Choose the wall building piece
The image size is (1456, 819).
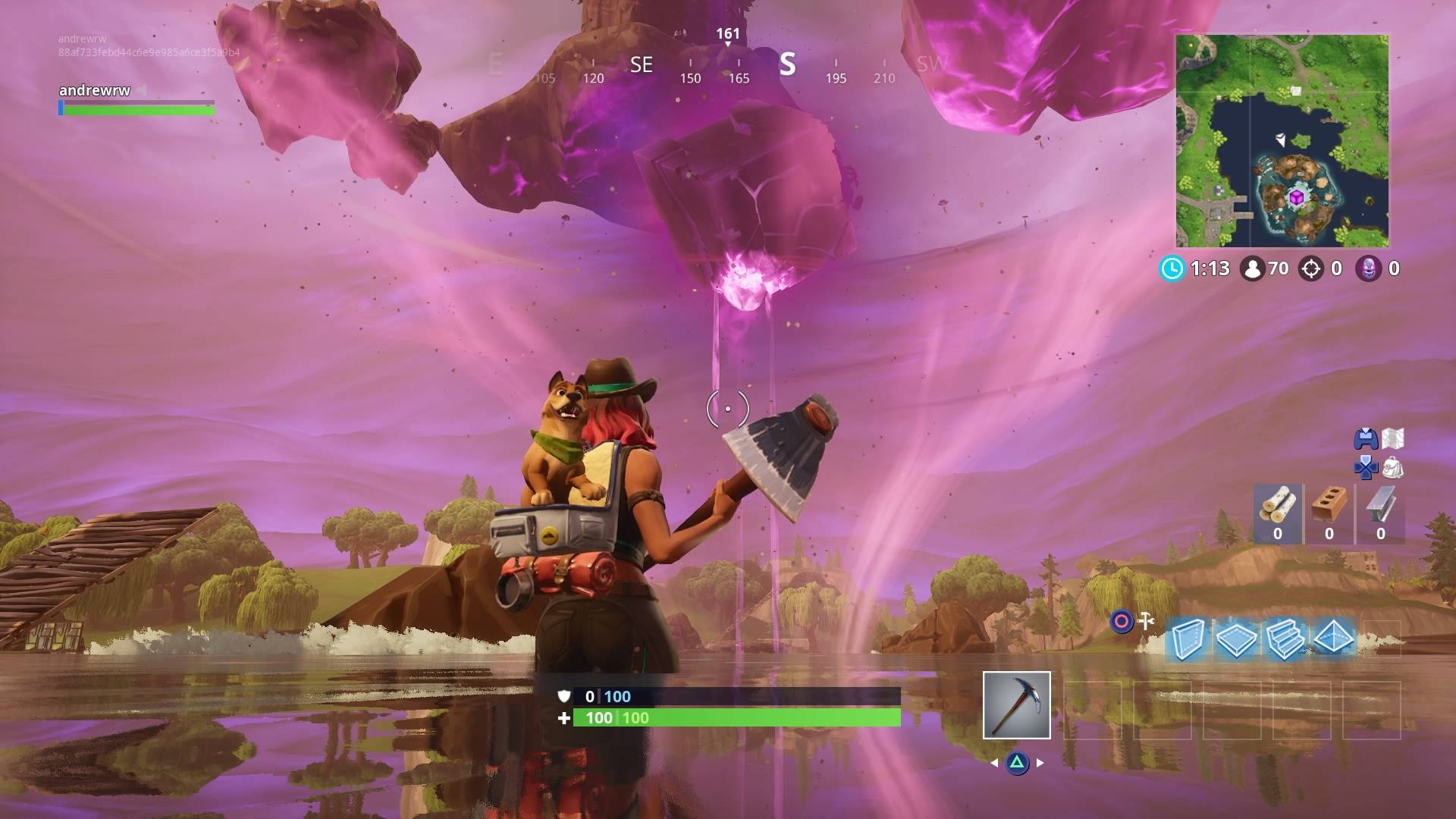point(1187,639)
